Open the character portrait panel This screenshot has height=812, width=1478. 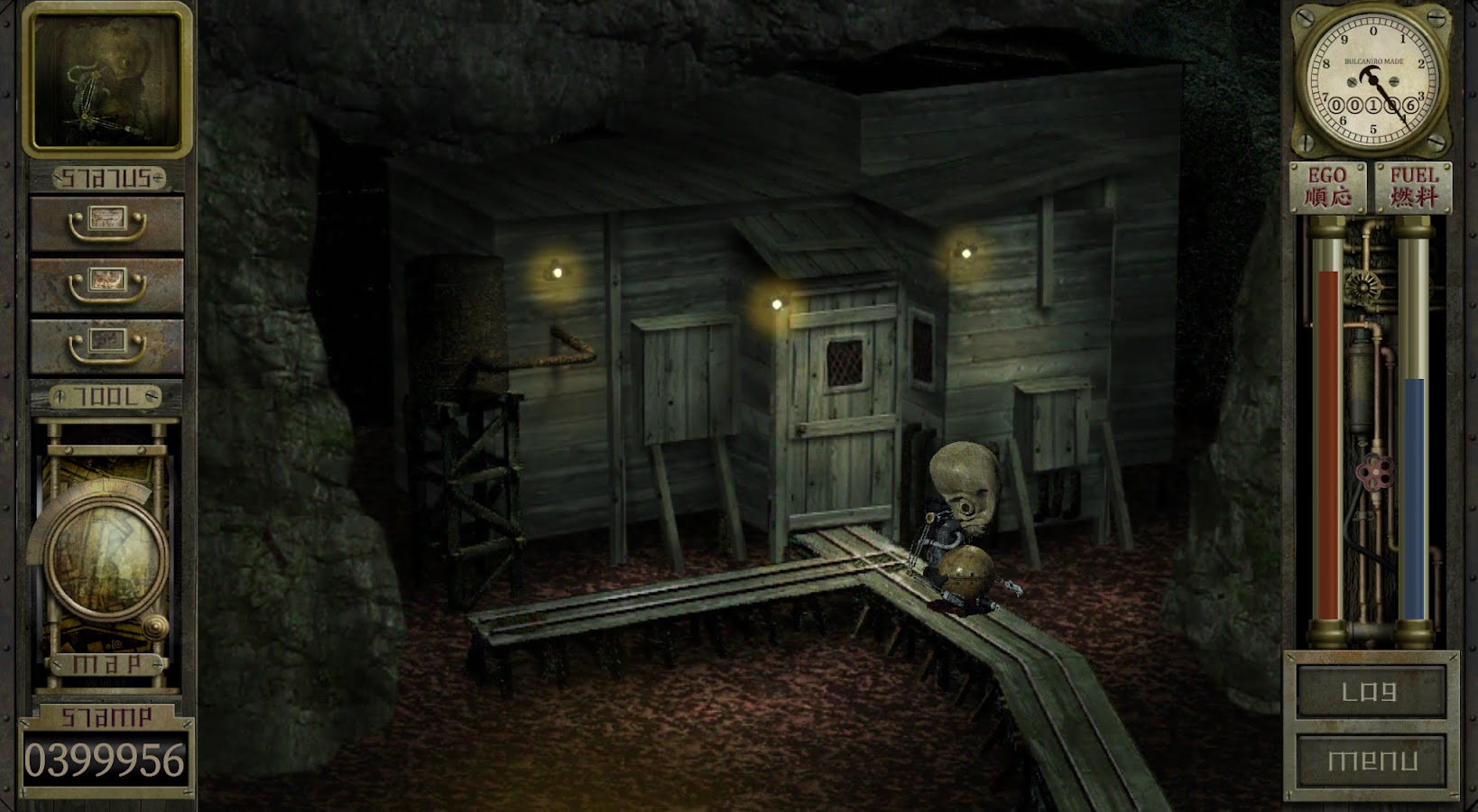coord(108,79)
